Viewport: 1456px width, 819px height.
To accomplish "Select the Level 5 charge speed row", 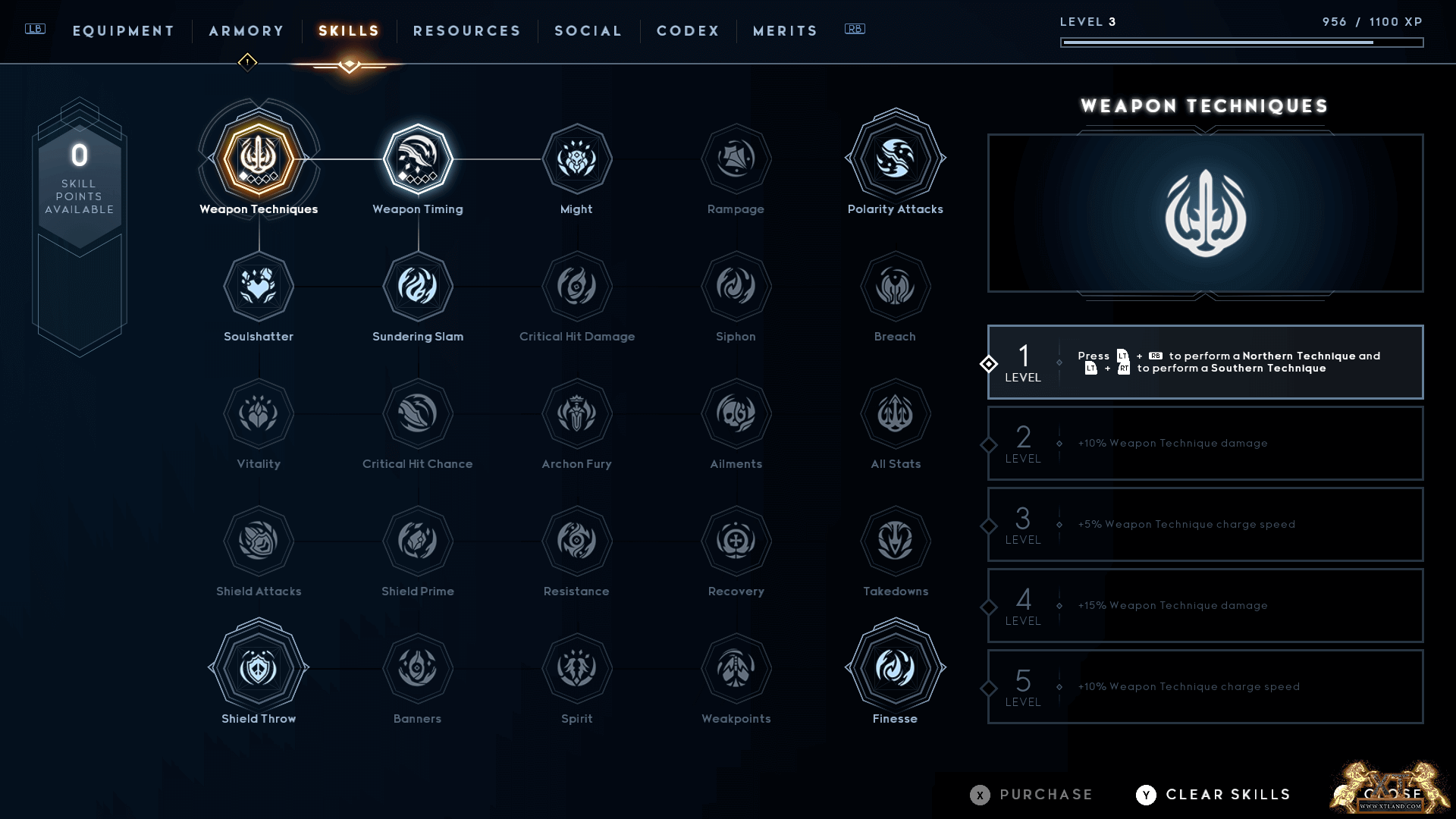I will 1205,687.
